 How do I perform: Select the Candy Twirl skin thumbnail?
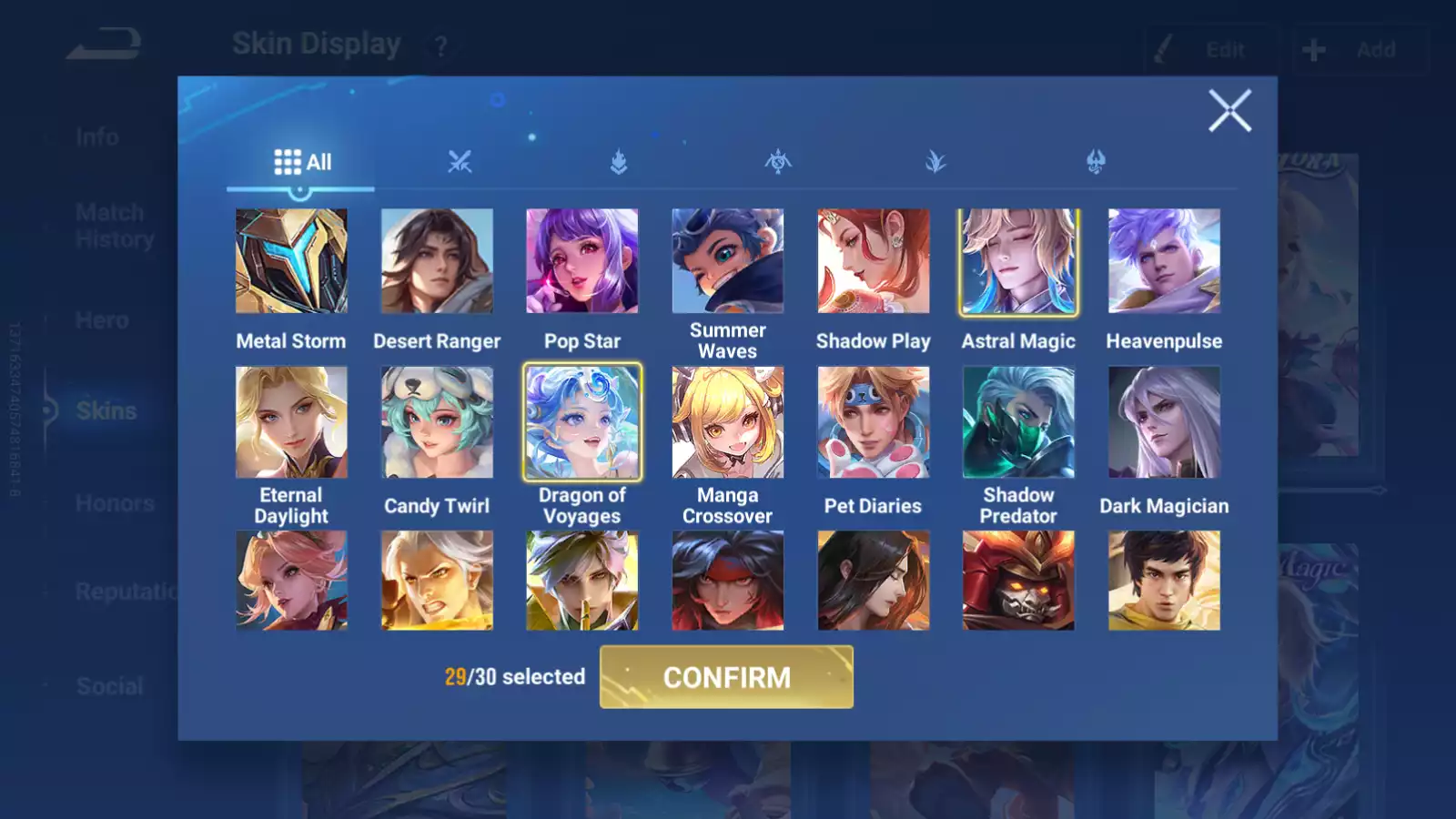click(437, 422)
